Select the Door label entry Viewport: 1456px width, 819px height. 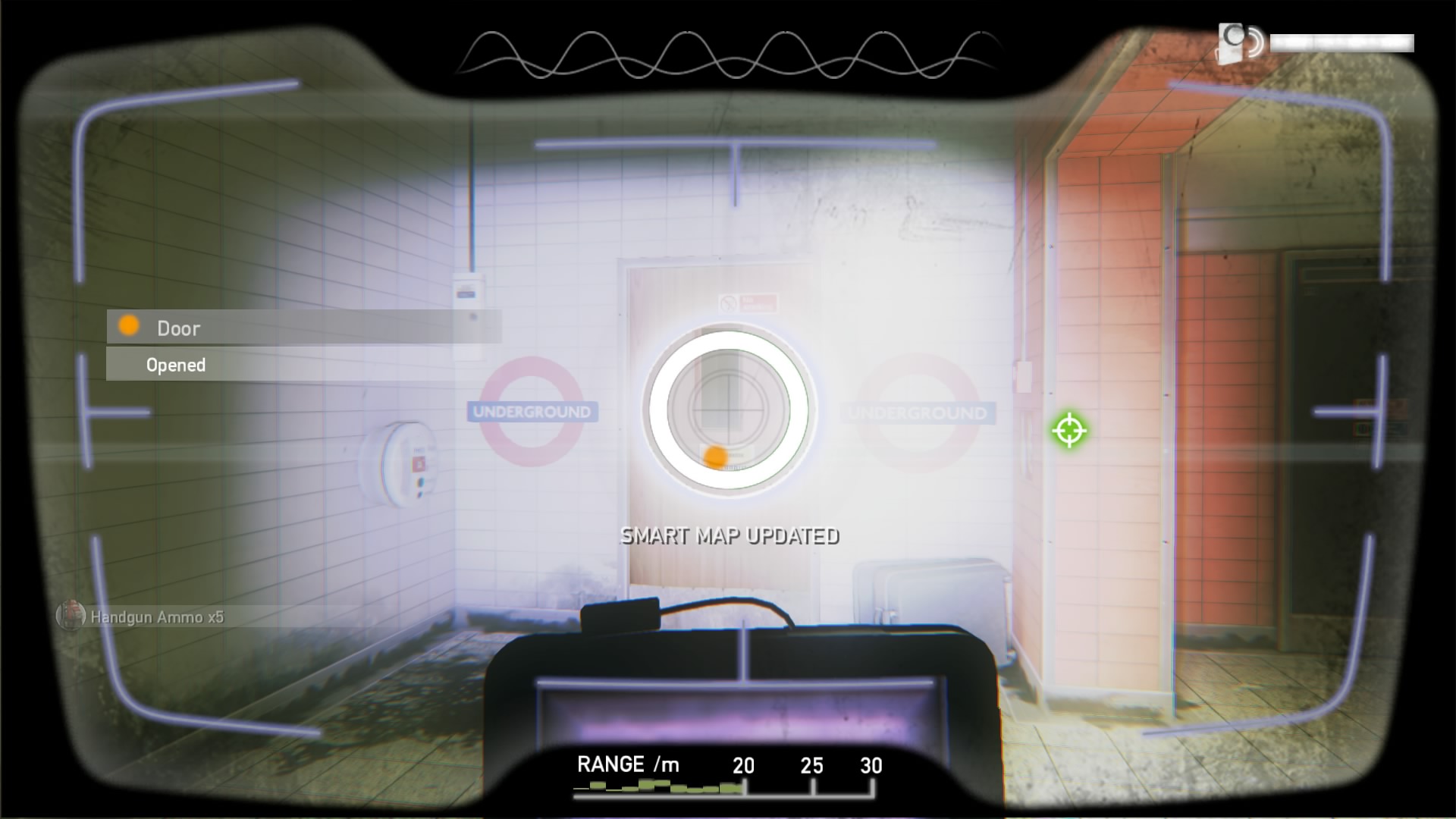pos(177,328)
